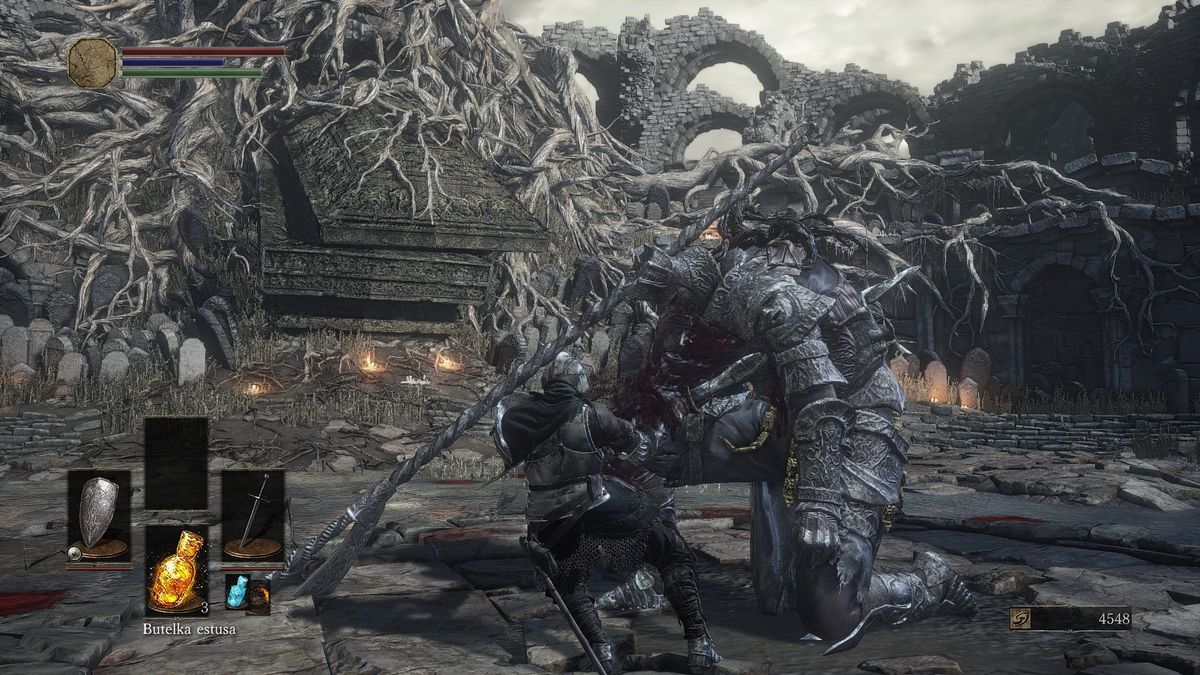Click the empty spell slot above the flask
This screenshot has height=675, width=1200.
tap(176, 463)
